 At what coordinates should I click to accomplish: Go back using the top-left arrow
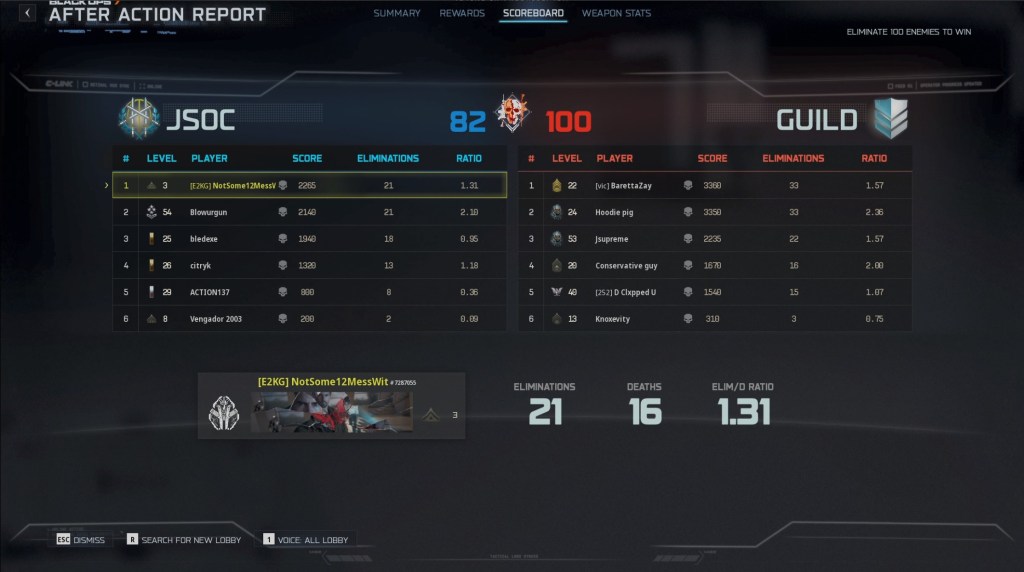coord(28,13)
